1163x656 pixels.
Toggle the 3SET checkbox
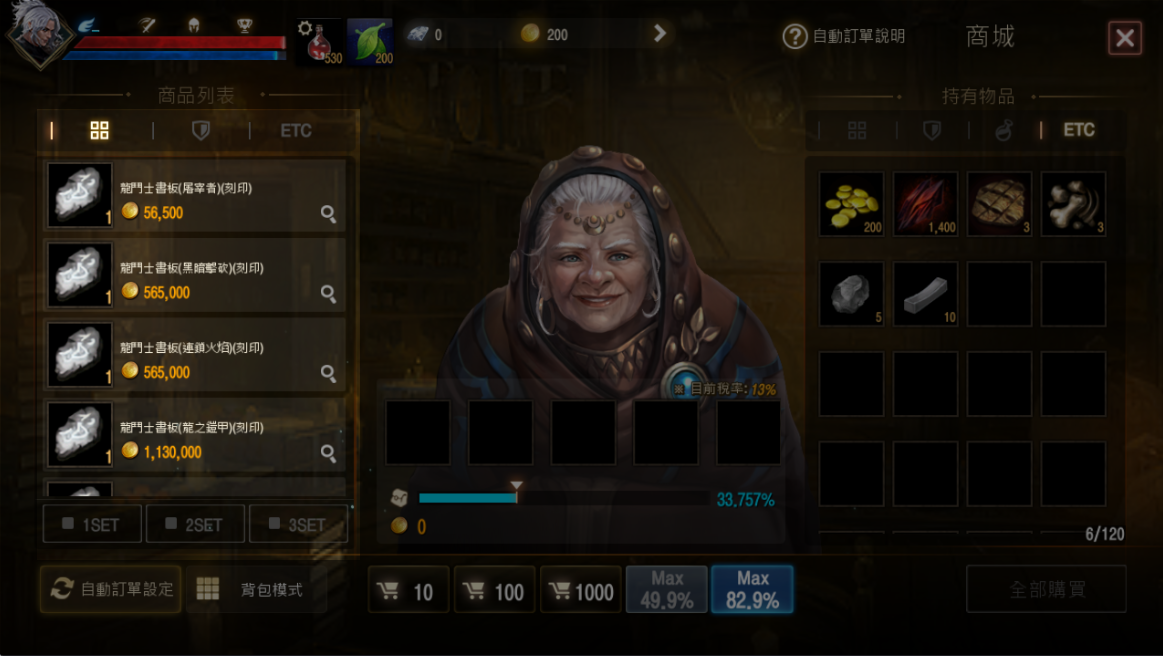pos(298,524)
